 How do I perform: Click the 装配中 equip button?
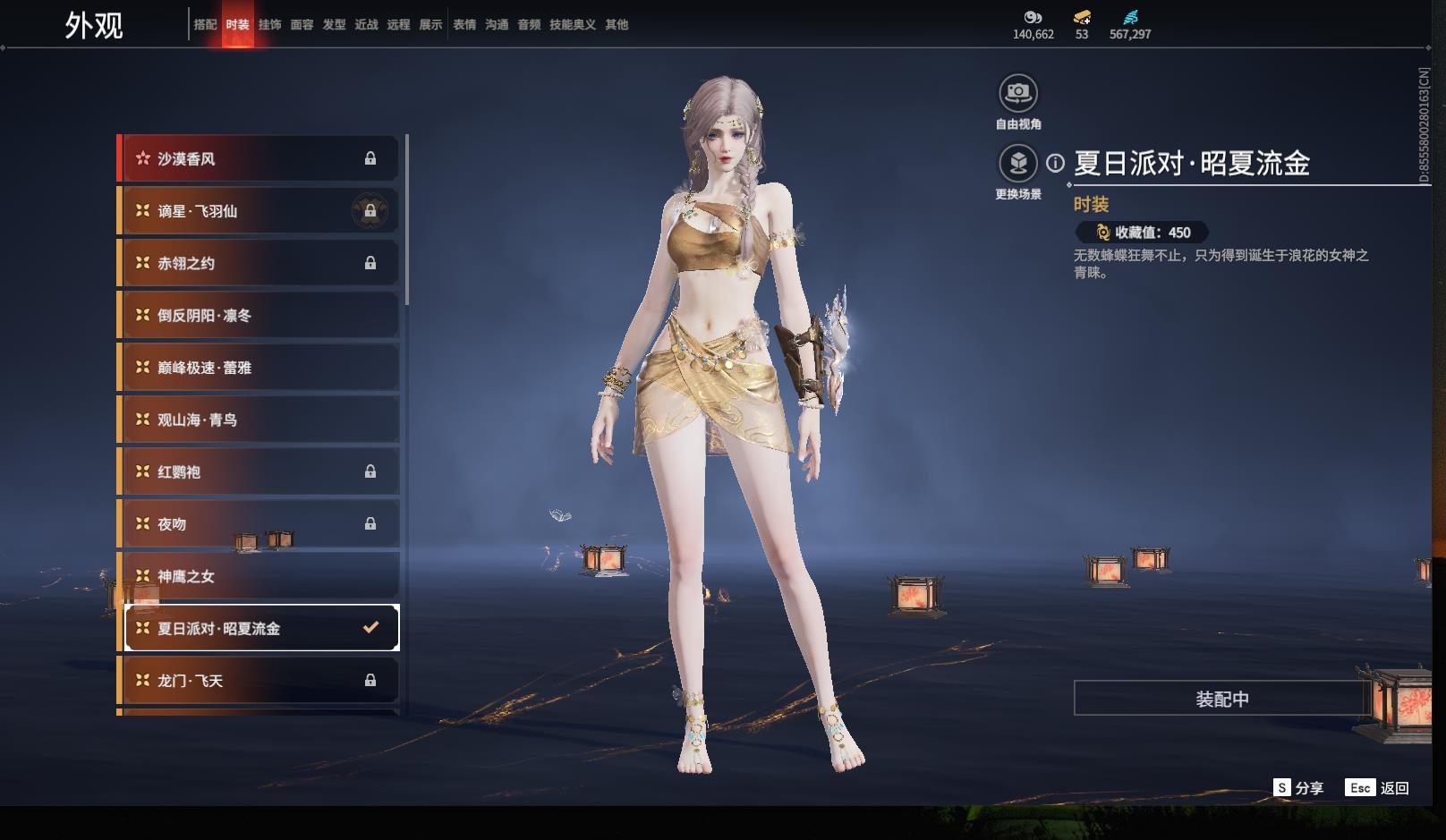point(1221,699)
